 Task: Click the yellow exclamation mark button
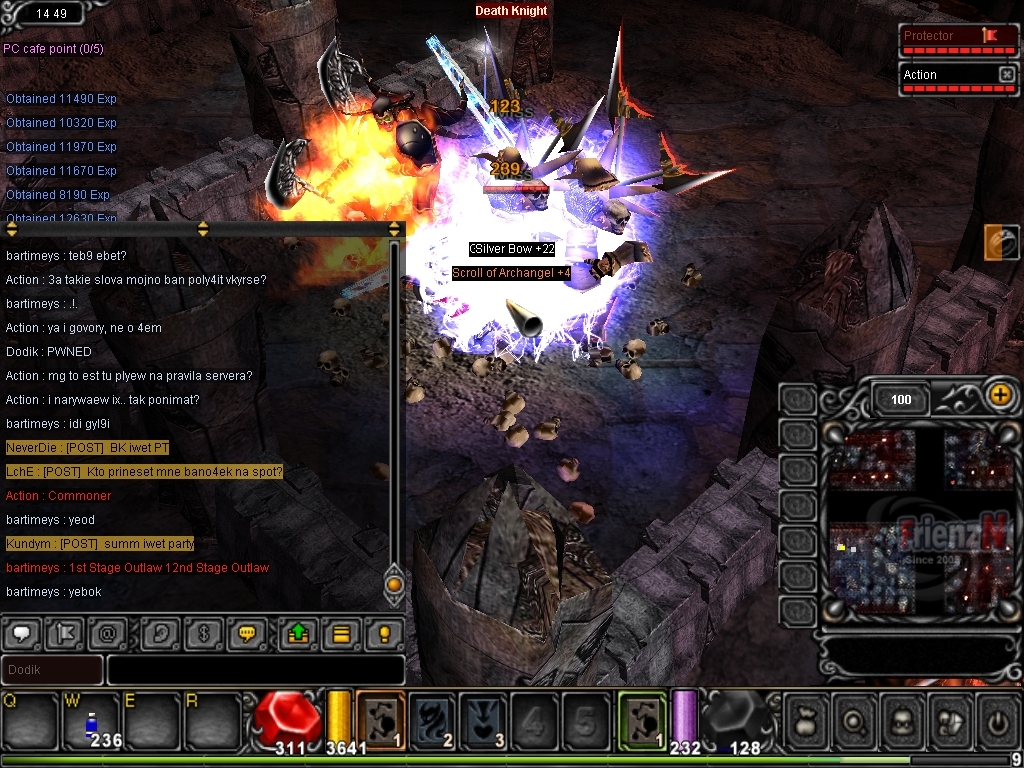pyautogui.click(x=382, y=633)
